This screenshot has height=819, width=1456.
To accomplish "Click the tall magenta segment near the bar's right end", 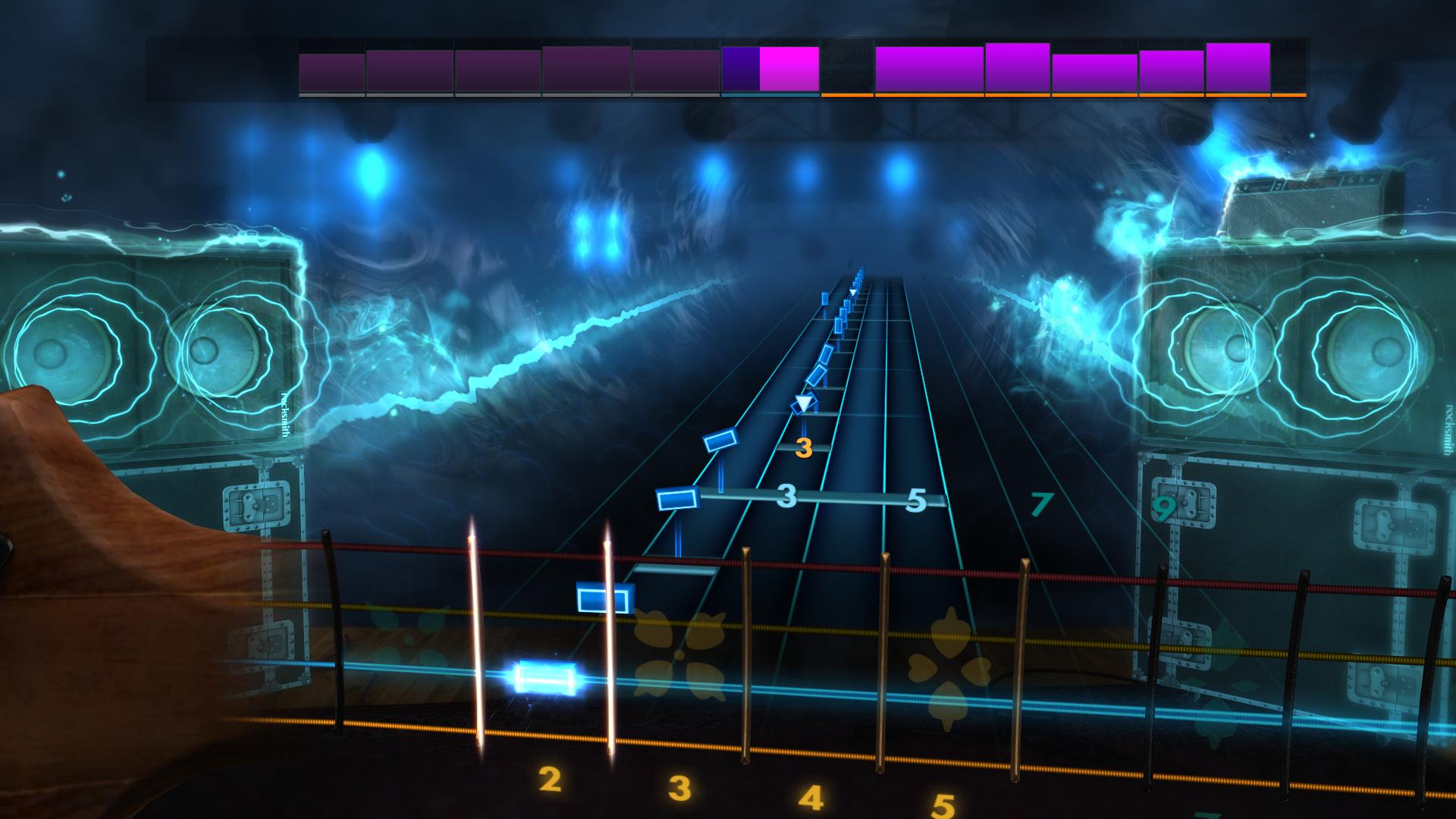I will click(x=1236, y=68).
